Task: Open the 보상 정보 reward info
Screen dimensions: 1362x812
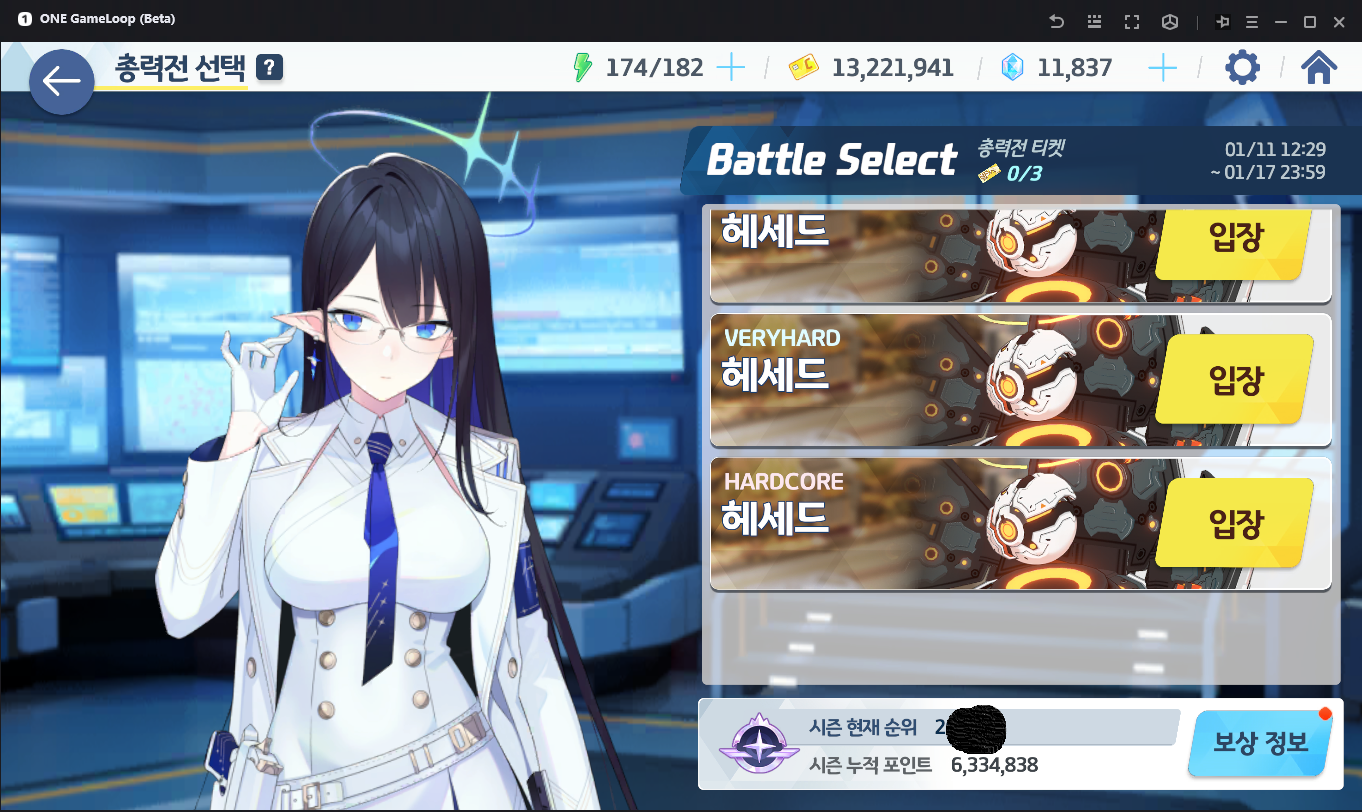Action: (1260, 743)
